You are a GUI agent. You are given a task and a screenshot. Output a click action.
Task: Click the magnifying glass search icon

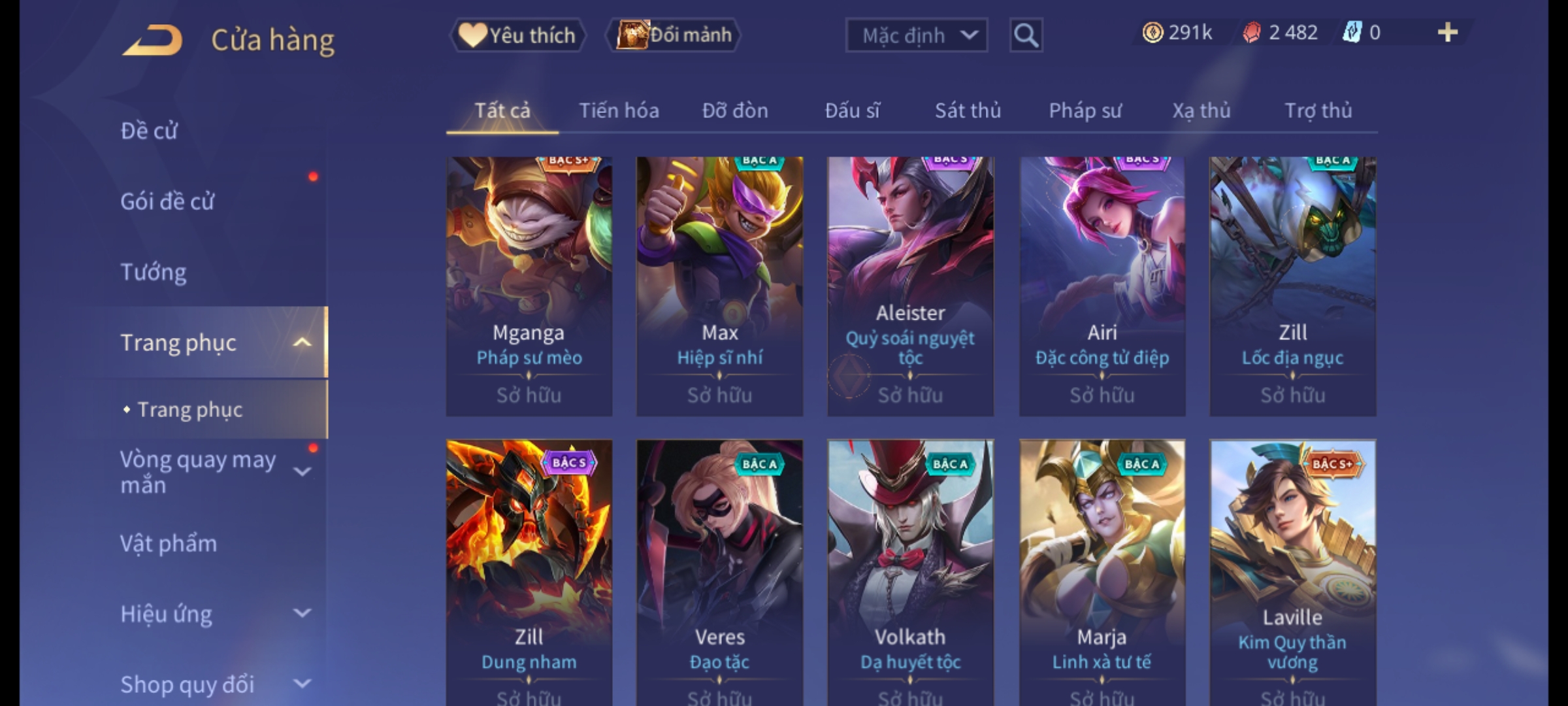(x=1026, y=35)
